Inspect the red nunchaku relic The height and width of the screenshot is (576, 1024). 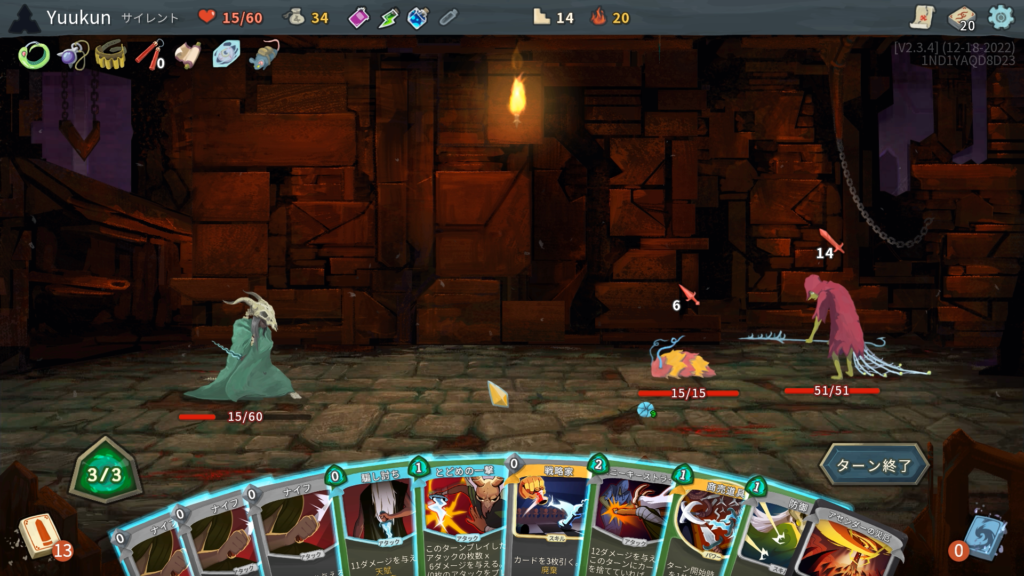(x=148, y=55)
